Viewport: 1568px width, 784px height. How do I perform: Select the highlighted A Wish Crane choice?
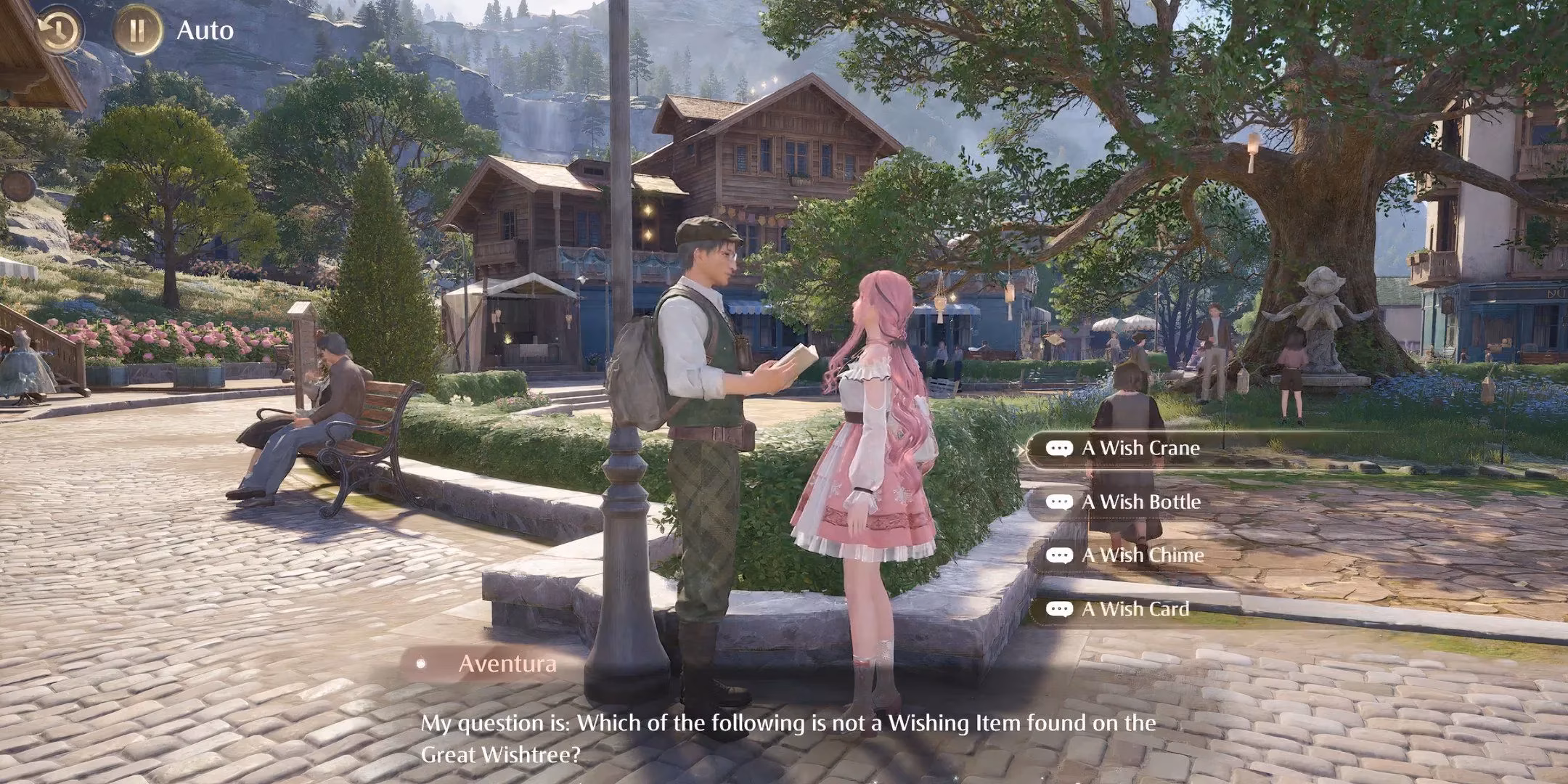pos(1140,448)
